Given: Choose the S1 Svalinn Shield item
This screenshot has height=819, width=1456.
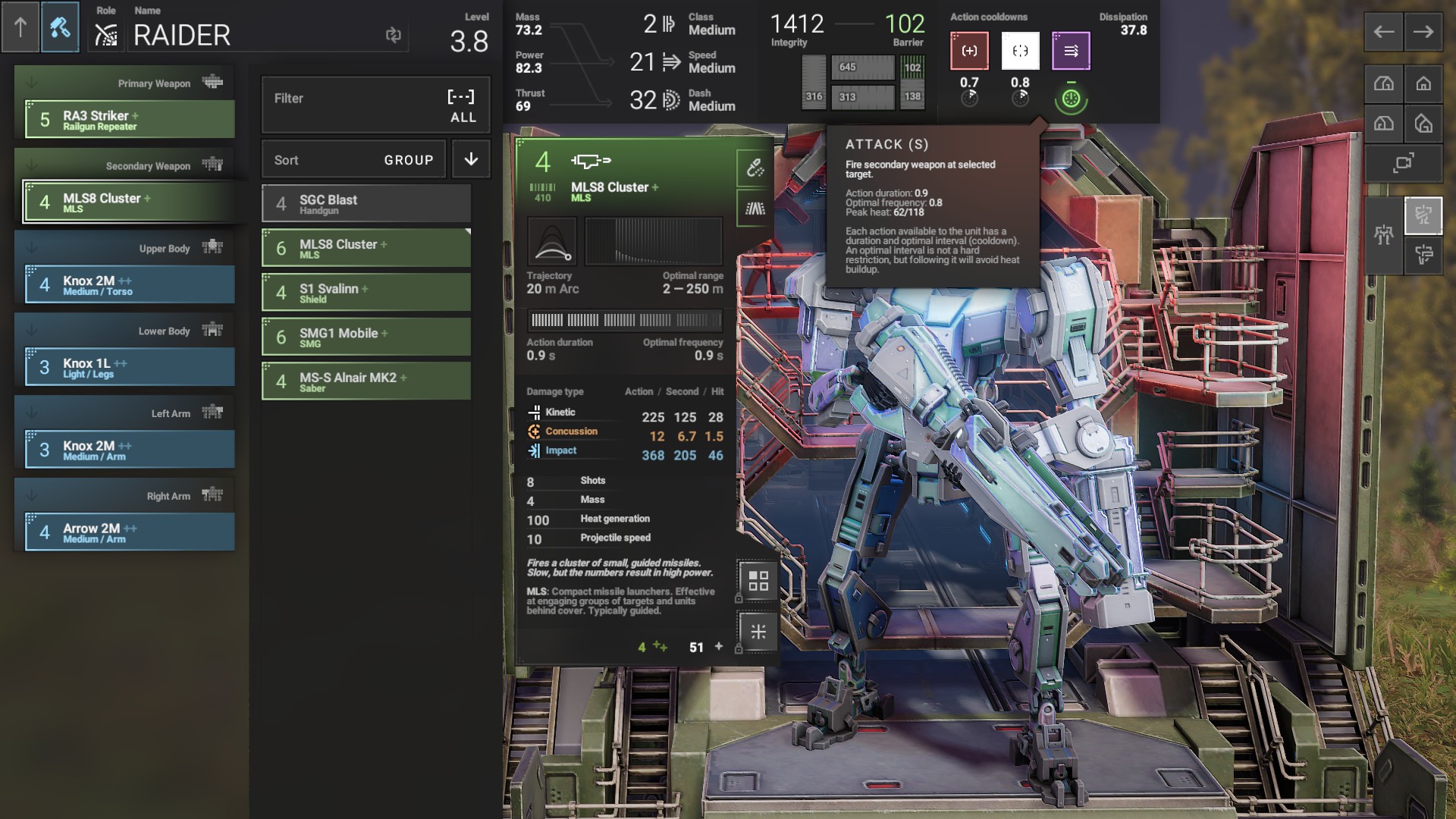Looking at the screenshot, I should [x=366, y=293].
